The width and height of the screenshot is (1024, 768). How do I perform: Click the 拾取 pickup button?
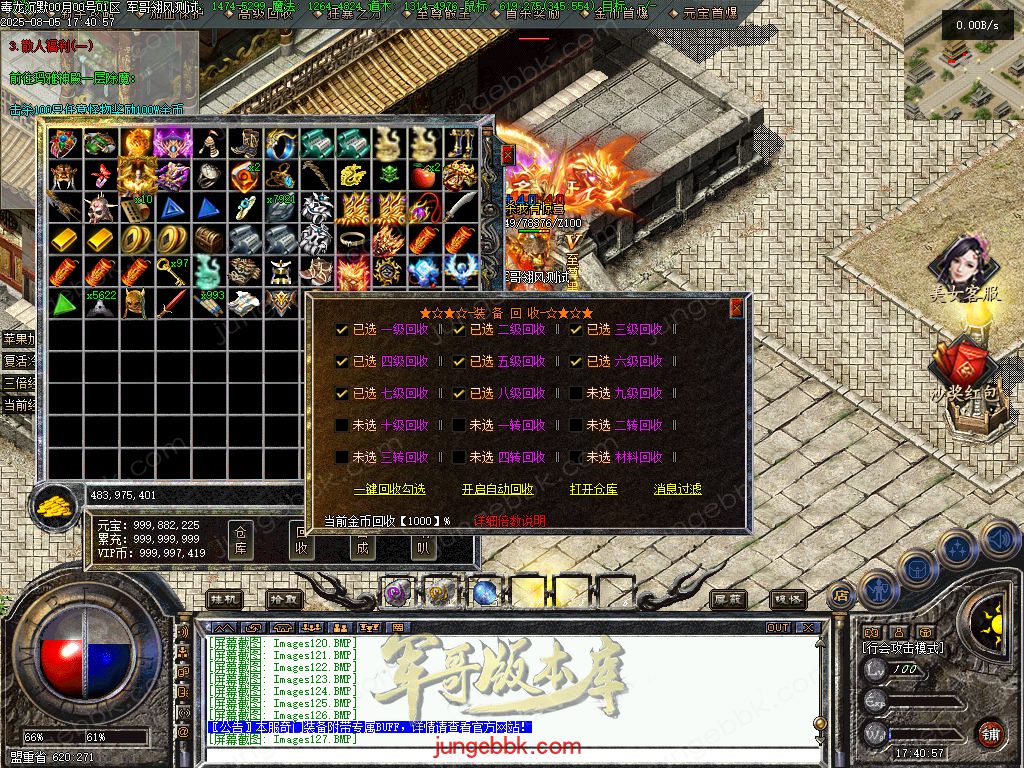(x=283, y=598)
